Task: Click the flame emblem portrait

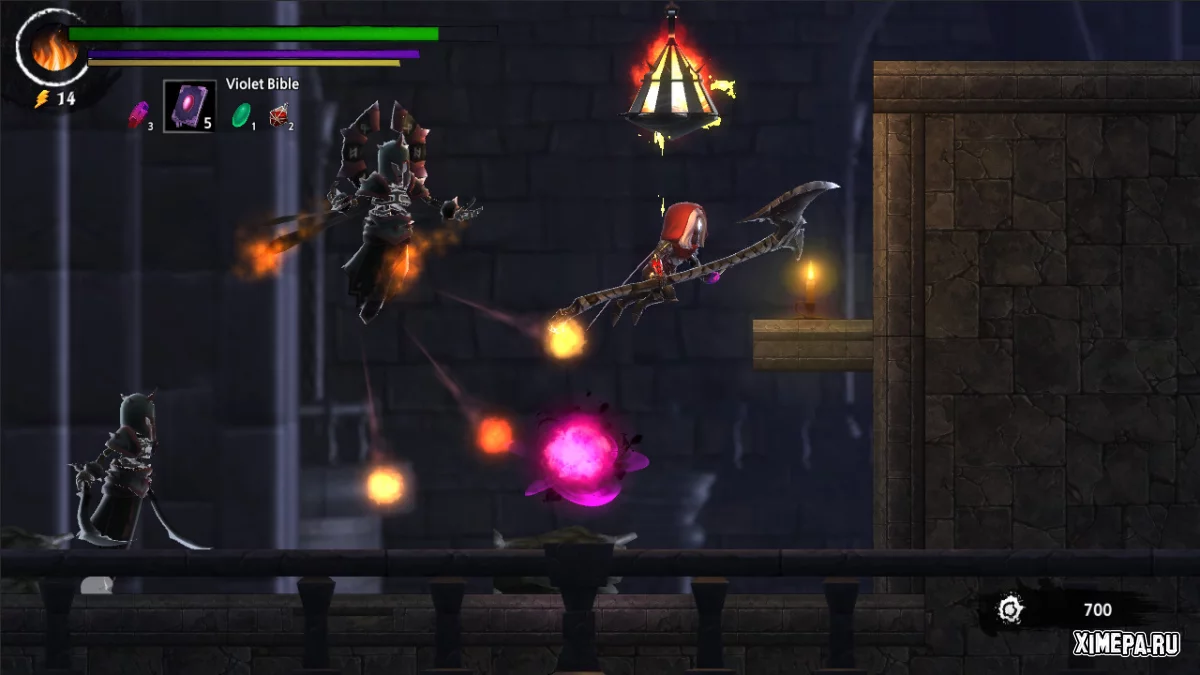Action: [x=53, y=50]
